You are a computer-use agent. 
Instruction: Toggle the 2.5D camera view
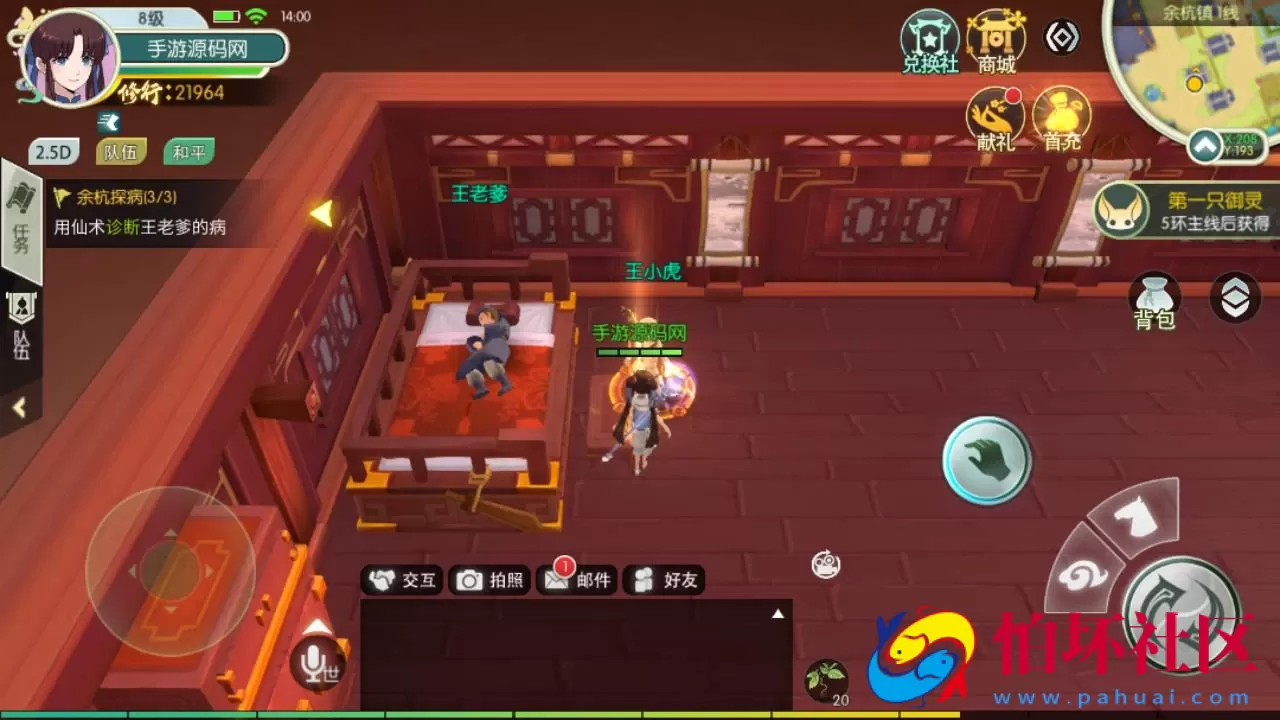(53, 152)
